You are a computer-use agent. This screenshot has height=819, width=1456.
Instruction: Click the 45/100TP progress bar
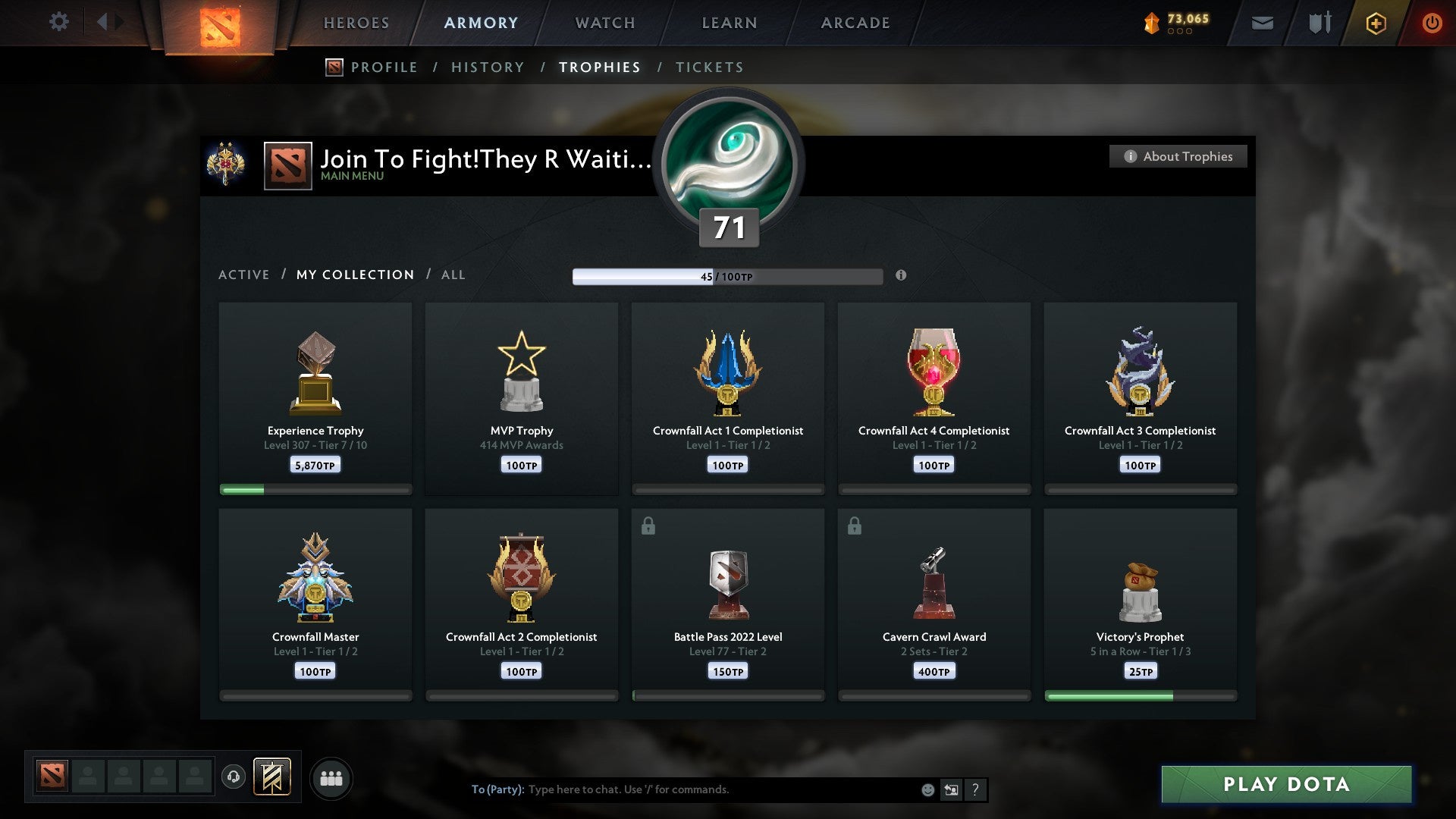tap(726, 276)
